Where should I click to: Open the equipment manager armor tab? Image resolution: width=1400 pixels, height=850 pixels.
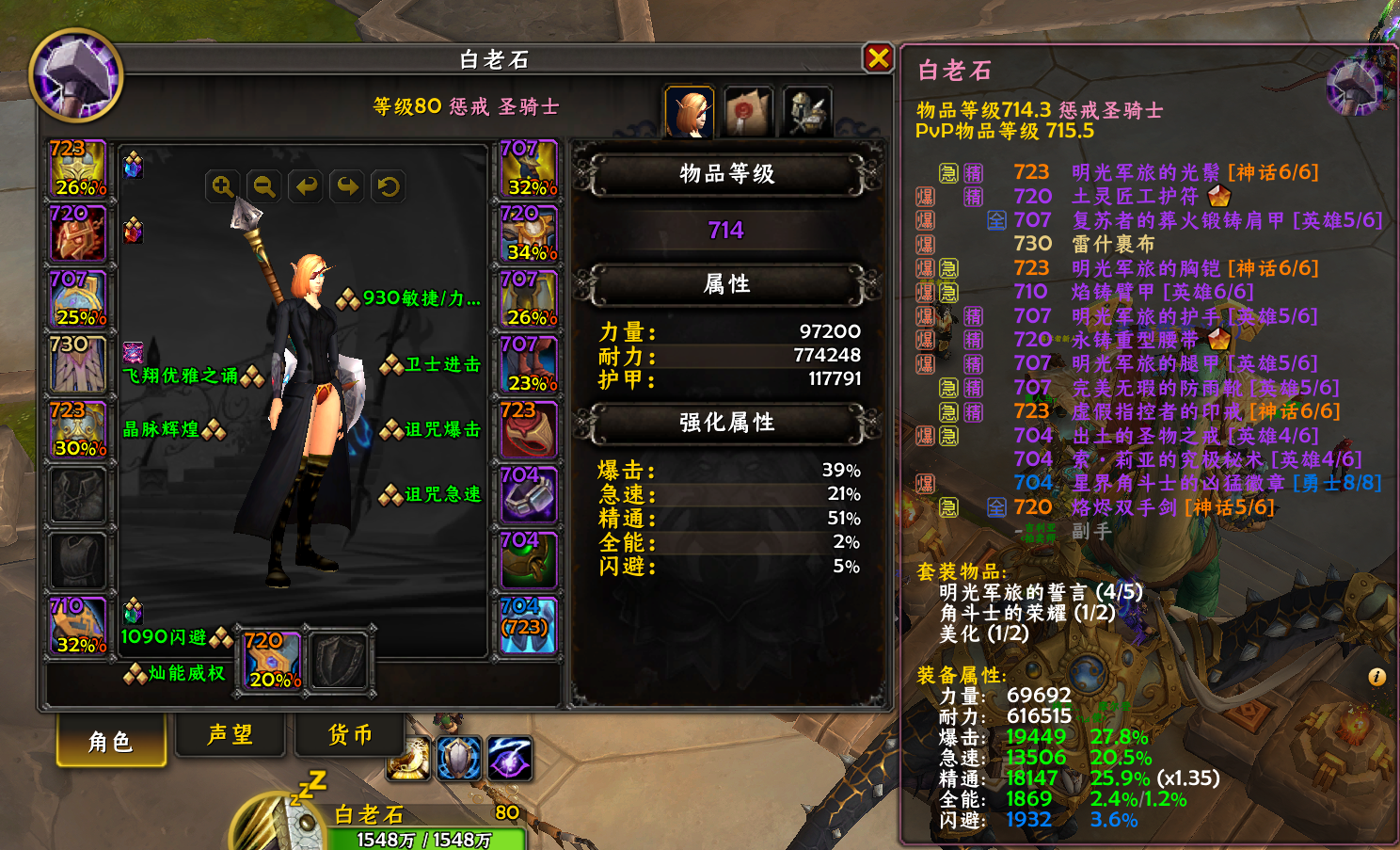[x=807, y=112]
